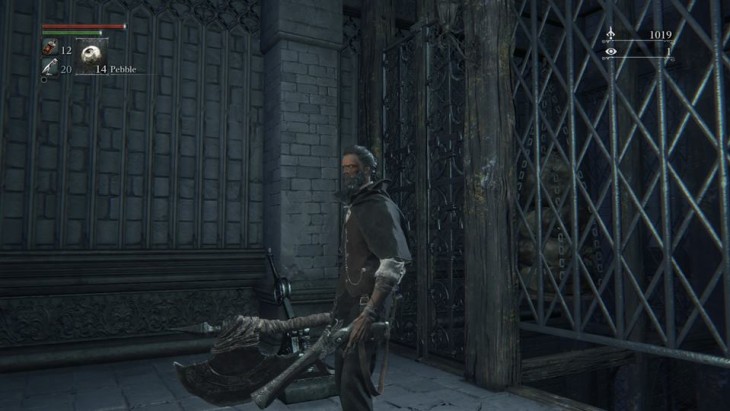Click the Insight eye icon

(x=612, y=51)
